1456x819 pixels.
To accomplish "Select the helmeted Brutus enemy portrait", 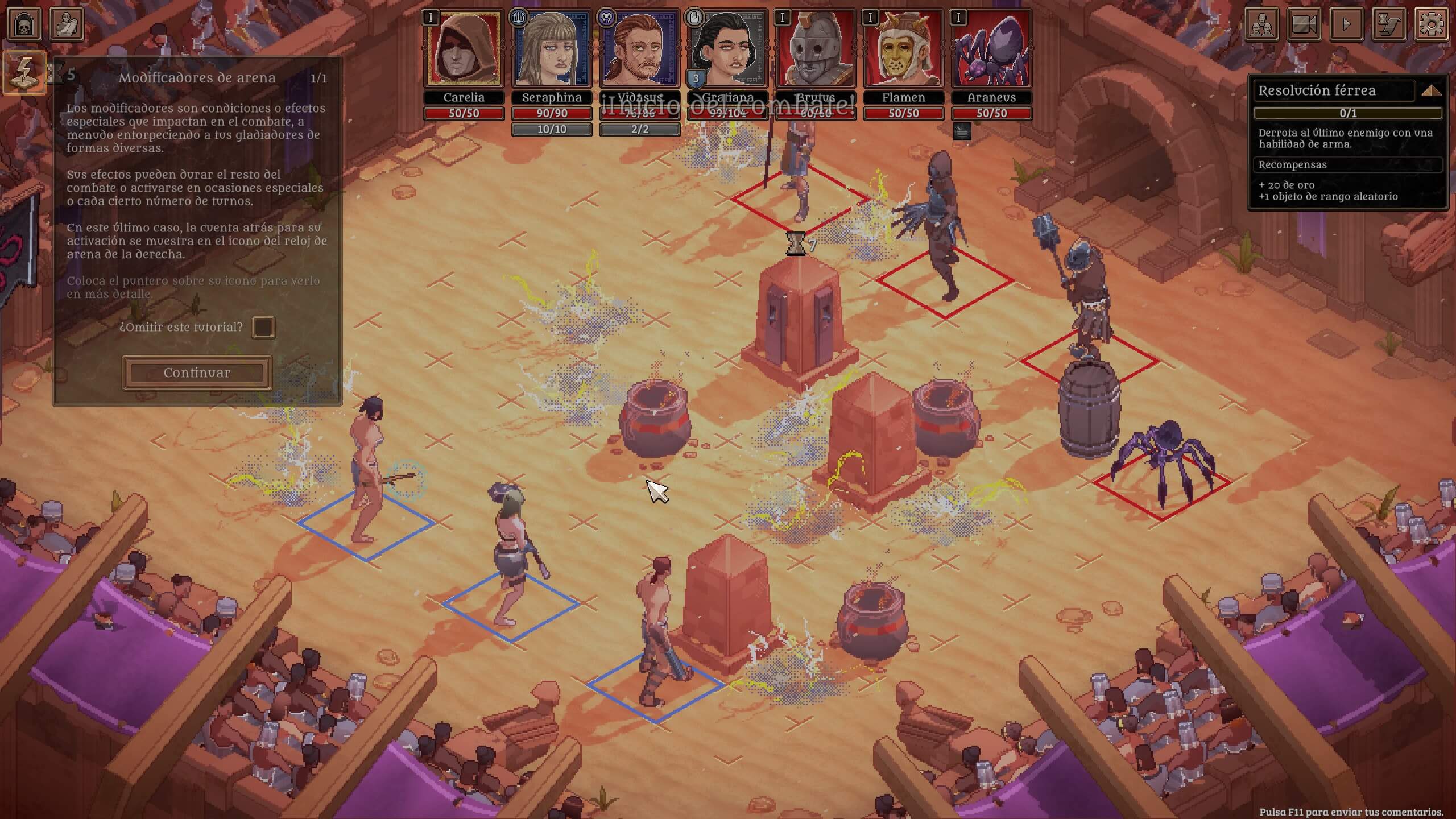I will (816, 49).
